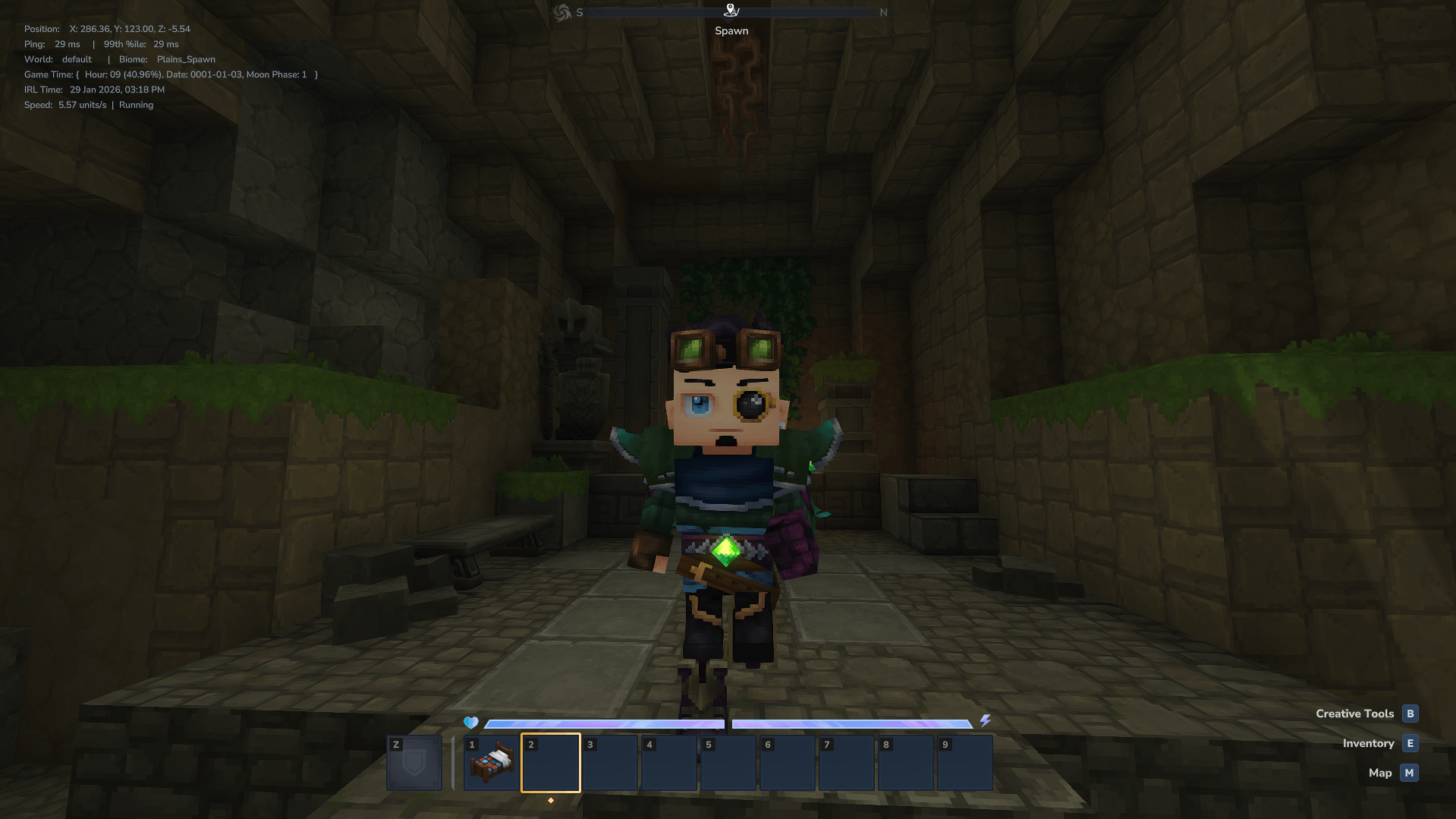The width and height of the screenshot is (1456, 819).
Task: Click the highlighted empty hotbar slot 2
Action: (x=551, y=762)
